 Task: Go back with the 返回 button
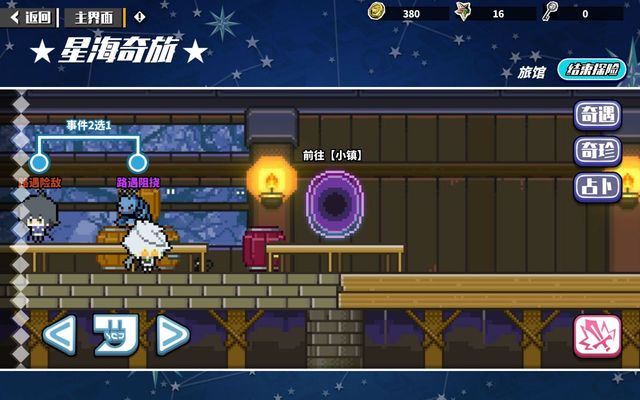(31, 16)
